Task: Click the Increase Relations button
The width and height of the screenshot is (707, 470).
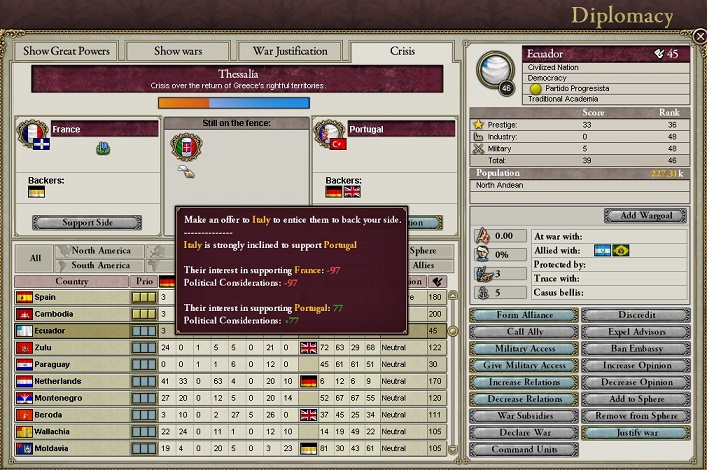Action: coord(521,383)
